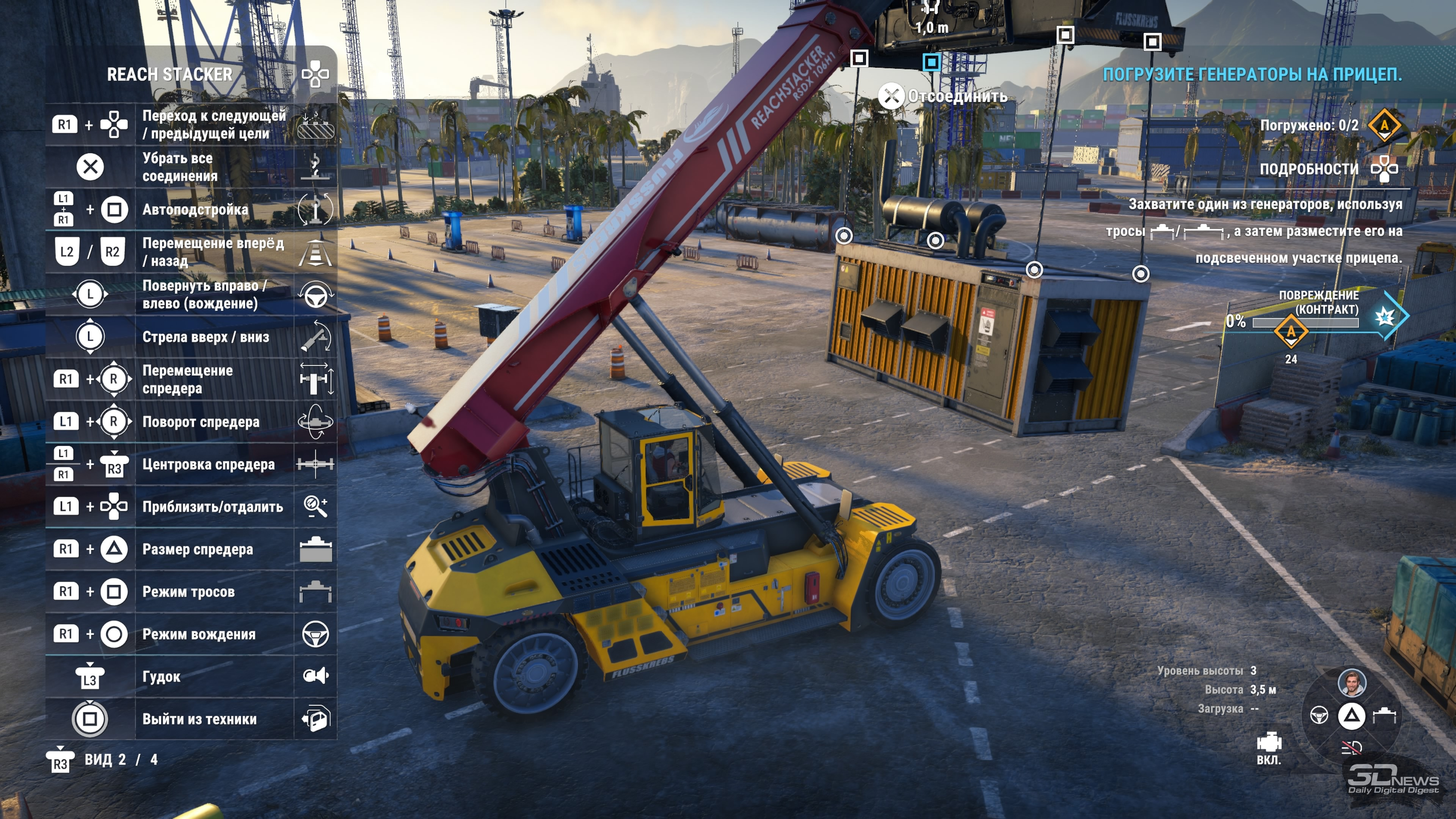Image resolution: width=1456 pixels, height=819 pixels.
Task: Select the character portrait in the radial wheel
Action: (x=1351, y=683)
